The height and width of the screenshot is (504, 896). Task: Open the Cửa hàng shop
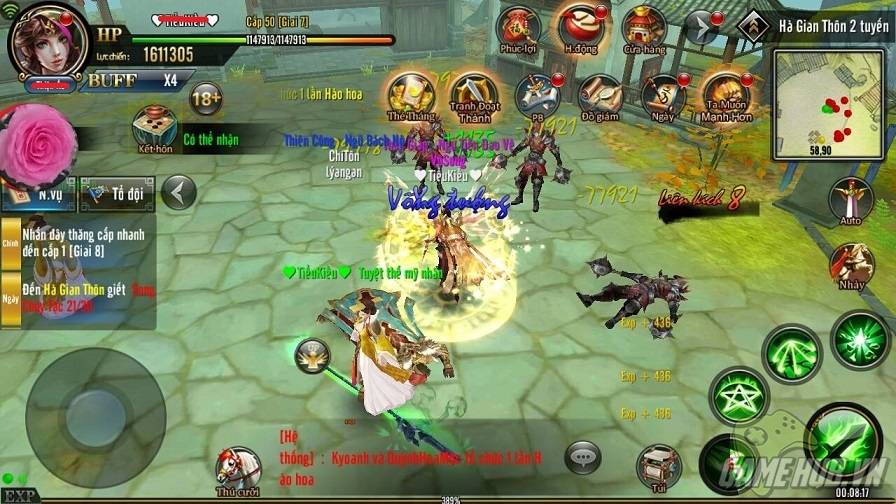(643, 28)
